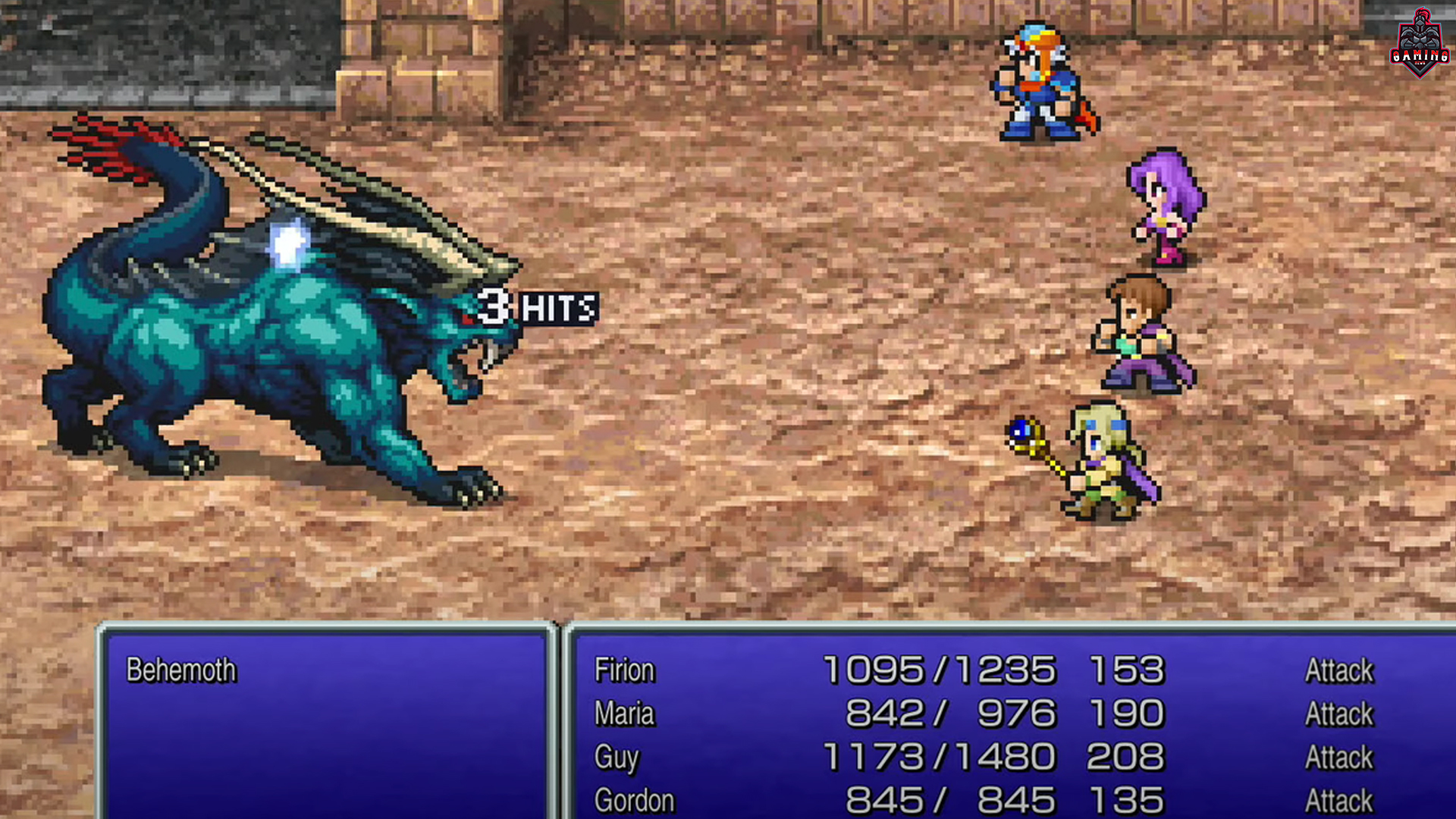The height and width of the screenshot is (819, 1456).
Task: Choose Maria's row in the party list
Action: [624, 714]
